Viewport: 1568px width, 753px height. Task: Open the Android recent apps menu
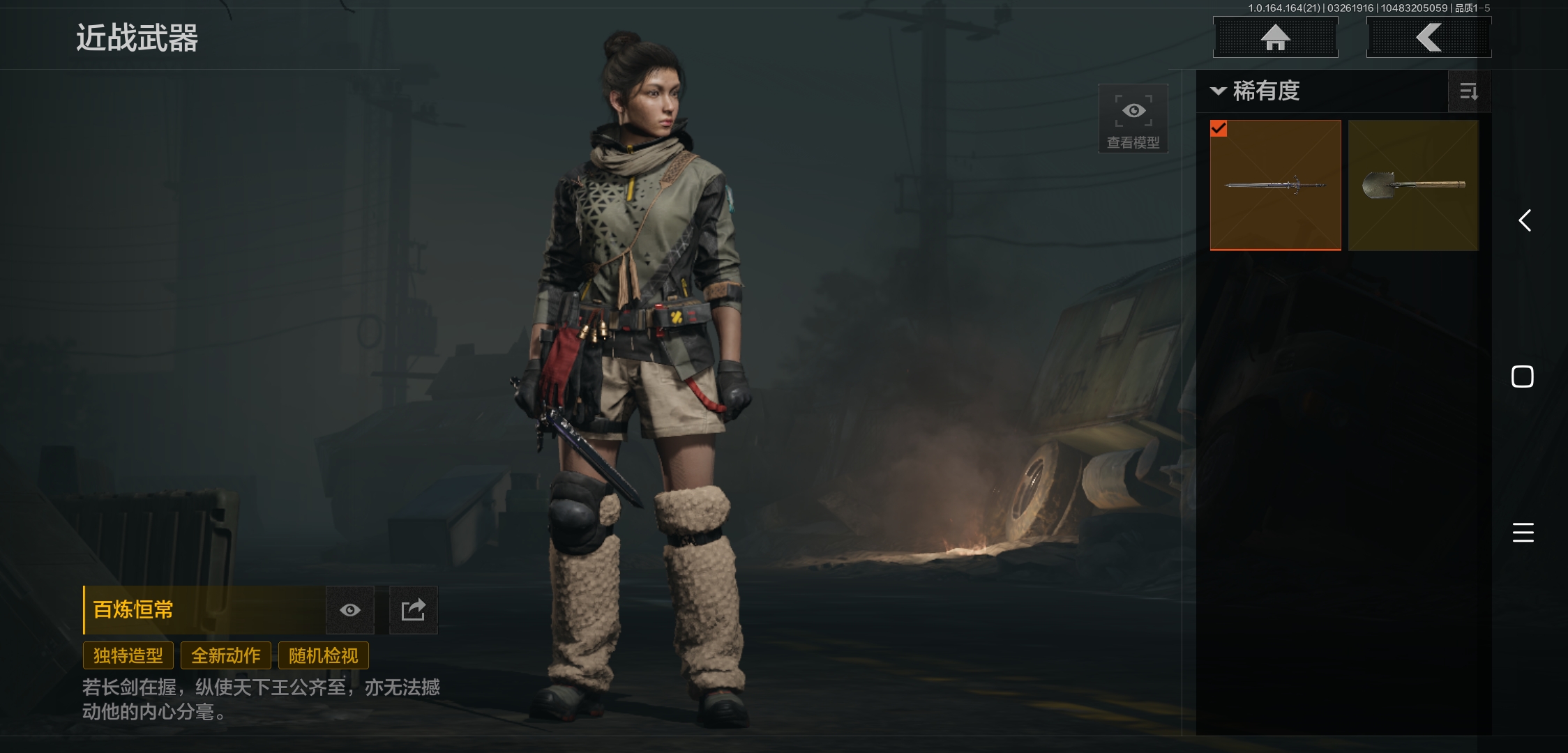pyautogui.click(x=1523, y=532)
